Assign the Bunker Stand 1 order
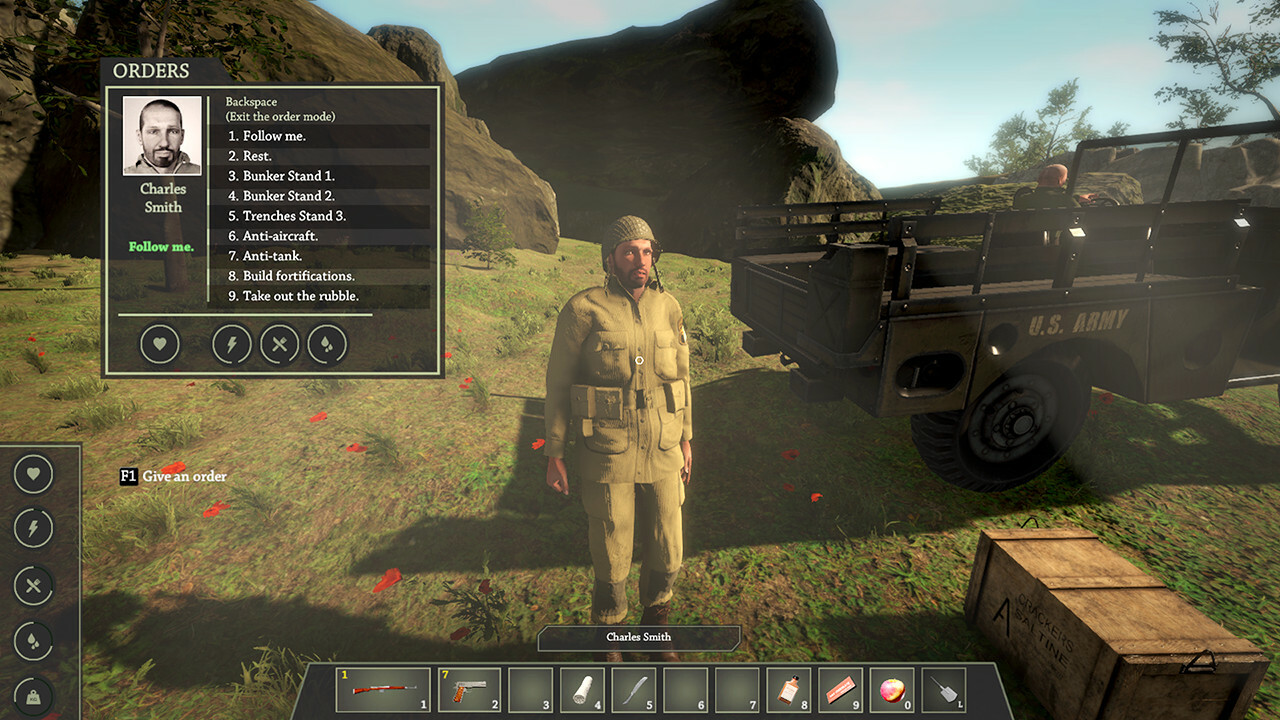 point(289,176)
